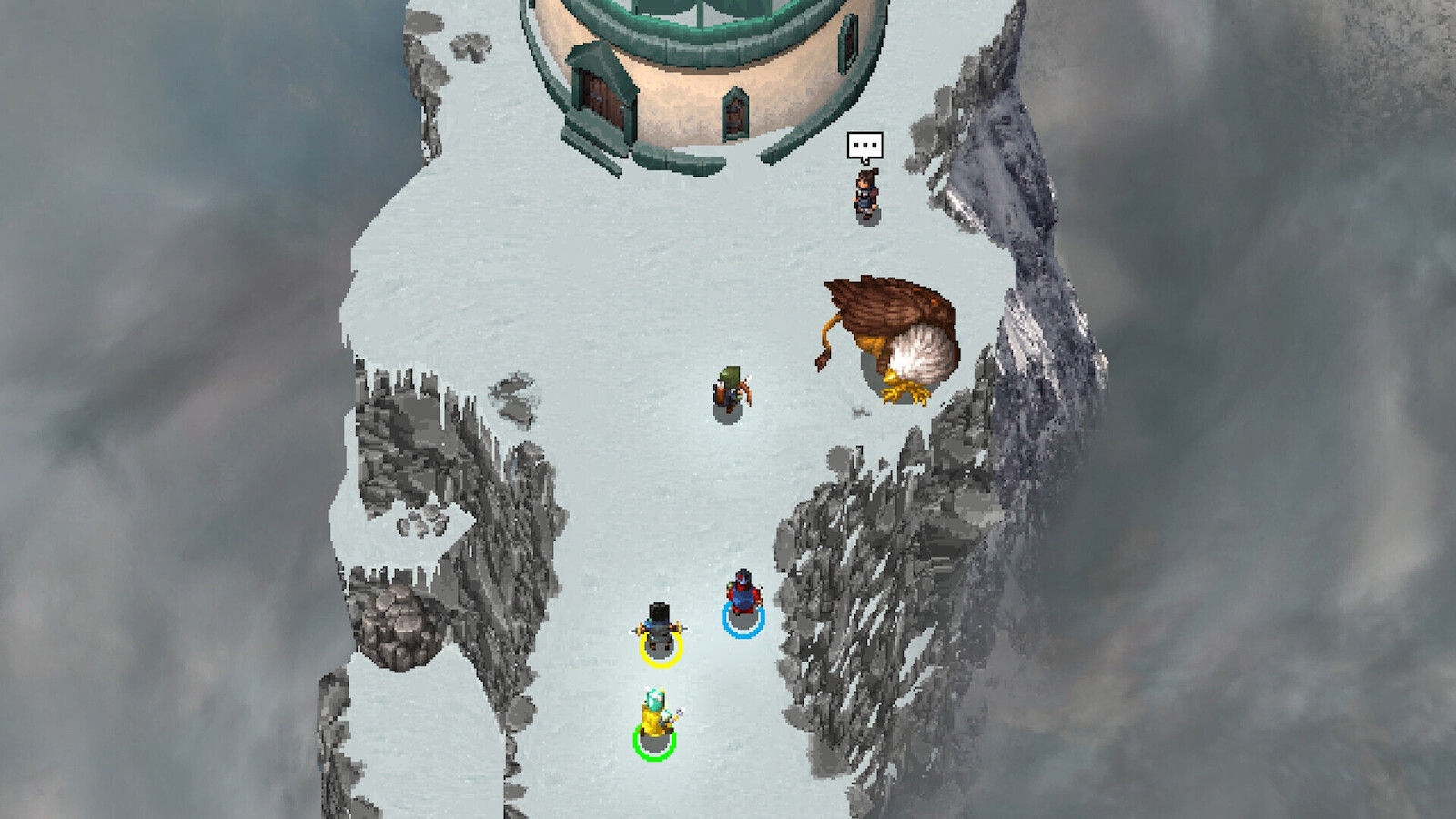
Task: Select the party member with the yellow ring
Action: (660, 629)
